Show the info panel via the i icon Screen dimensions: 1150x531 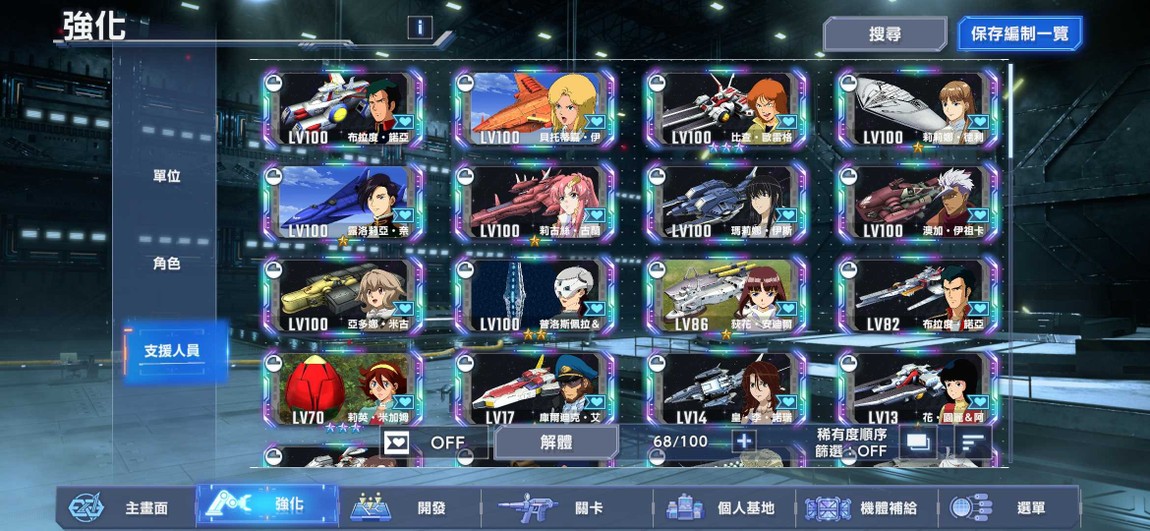[x=420, y=28]
